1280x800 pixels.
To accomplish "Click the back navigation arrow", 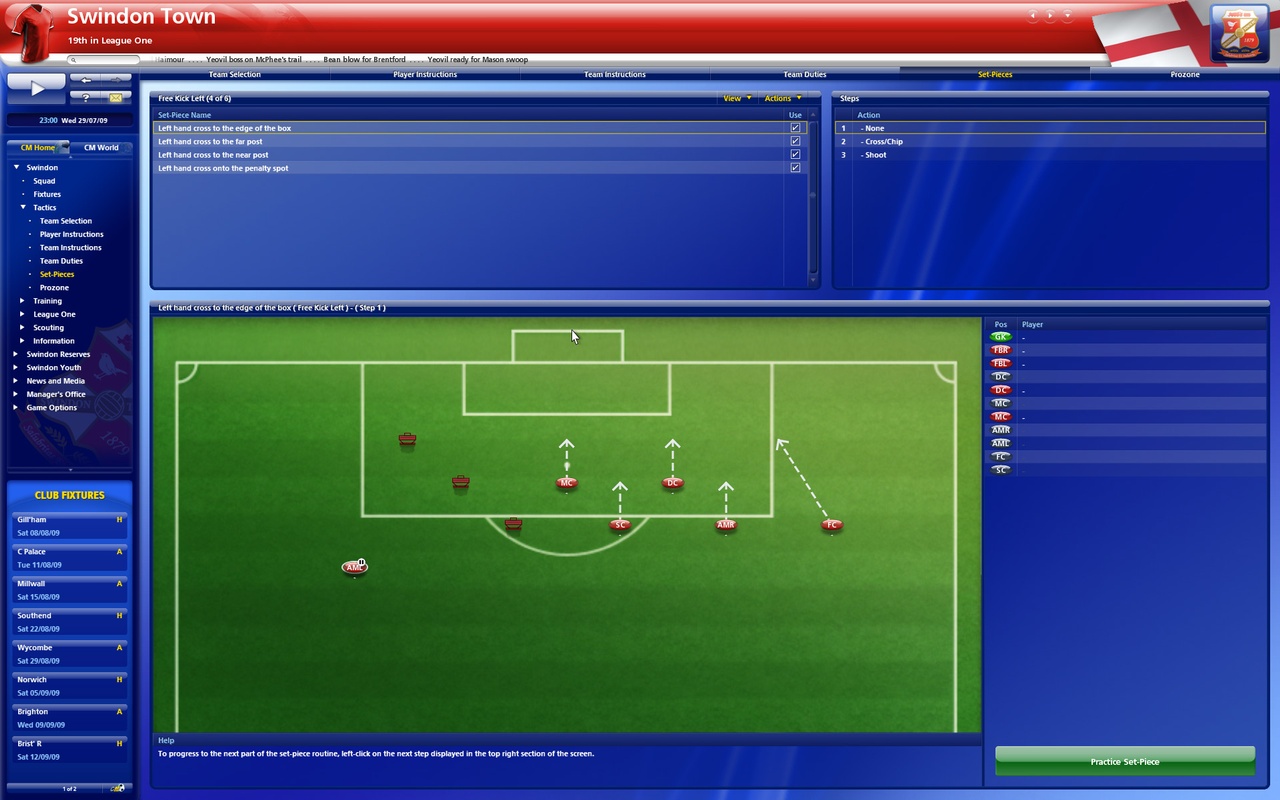I will (85, 82).
